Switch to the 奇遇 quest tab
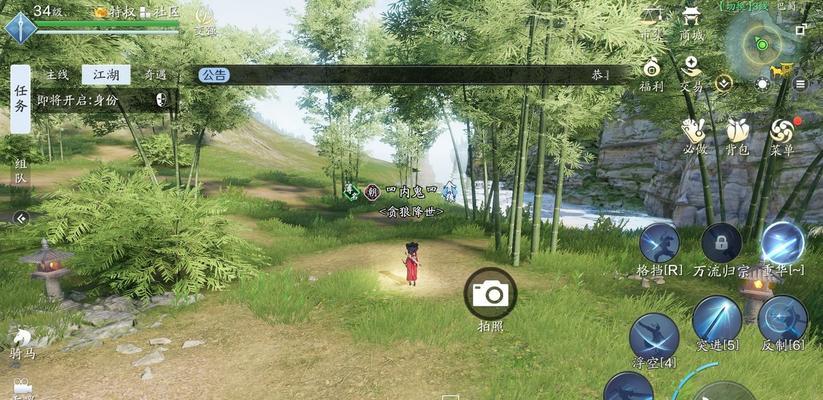 [154, 75]
